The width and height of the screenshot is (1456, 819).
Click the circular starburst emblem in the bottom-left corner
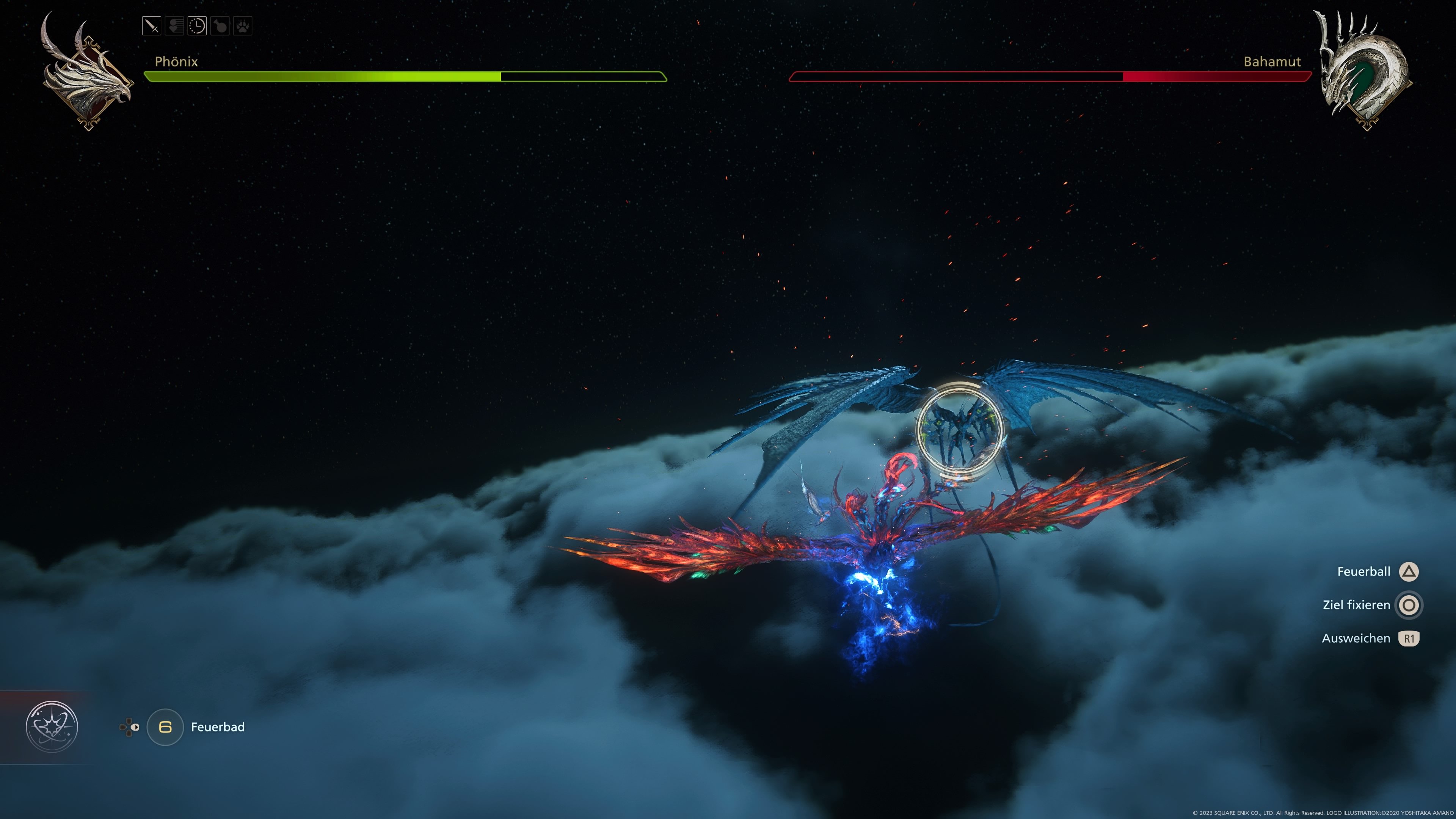(x=52, y=727)
